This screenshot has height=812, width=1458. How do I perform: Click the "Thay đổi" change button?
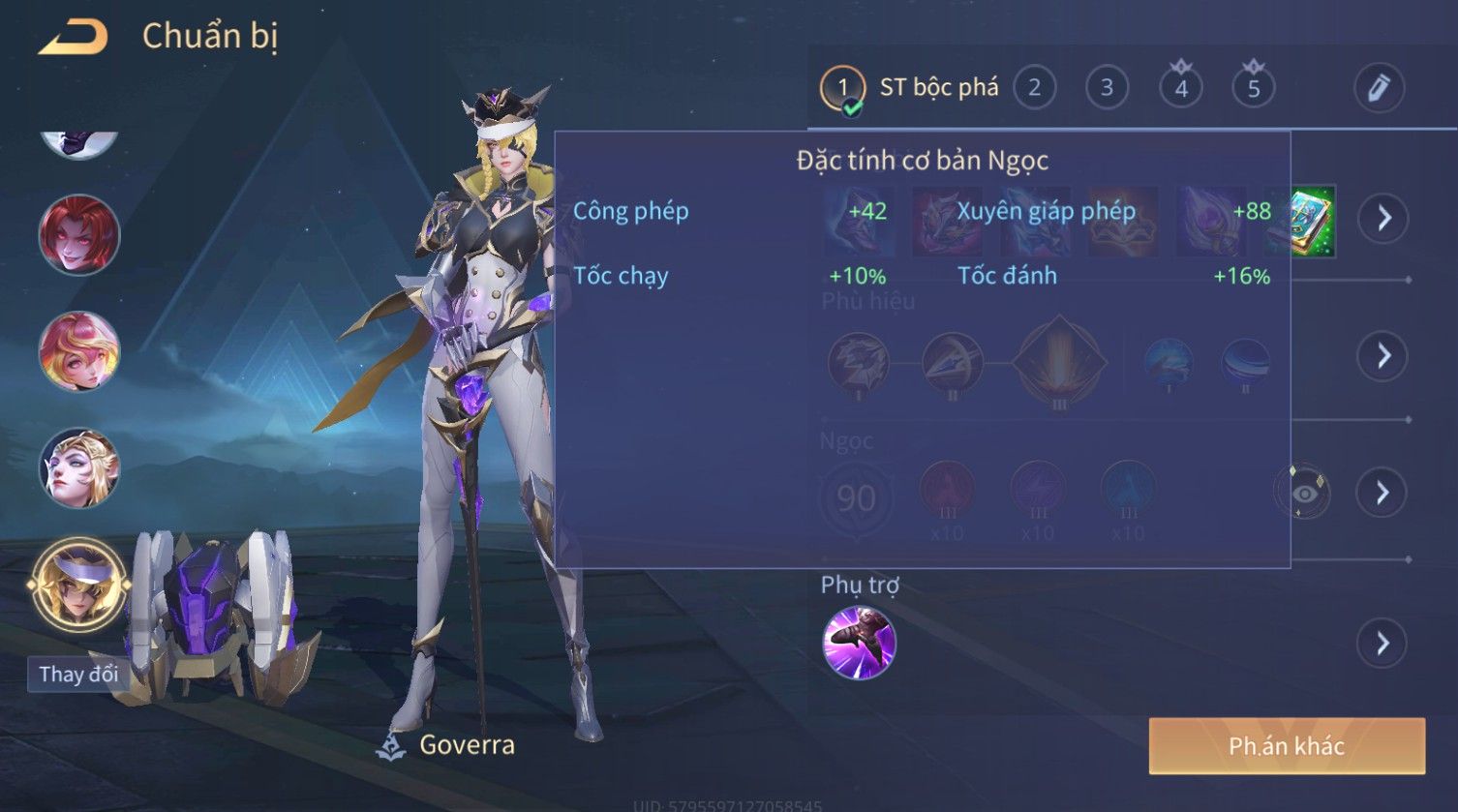click(78, 674)
